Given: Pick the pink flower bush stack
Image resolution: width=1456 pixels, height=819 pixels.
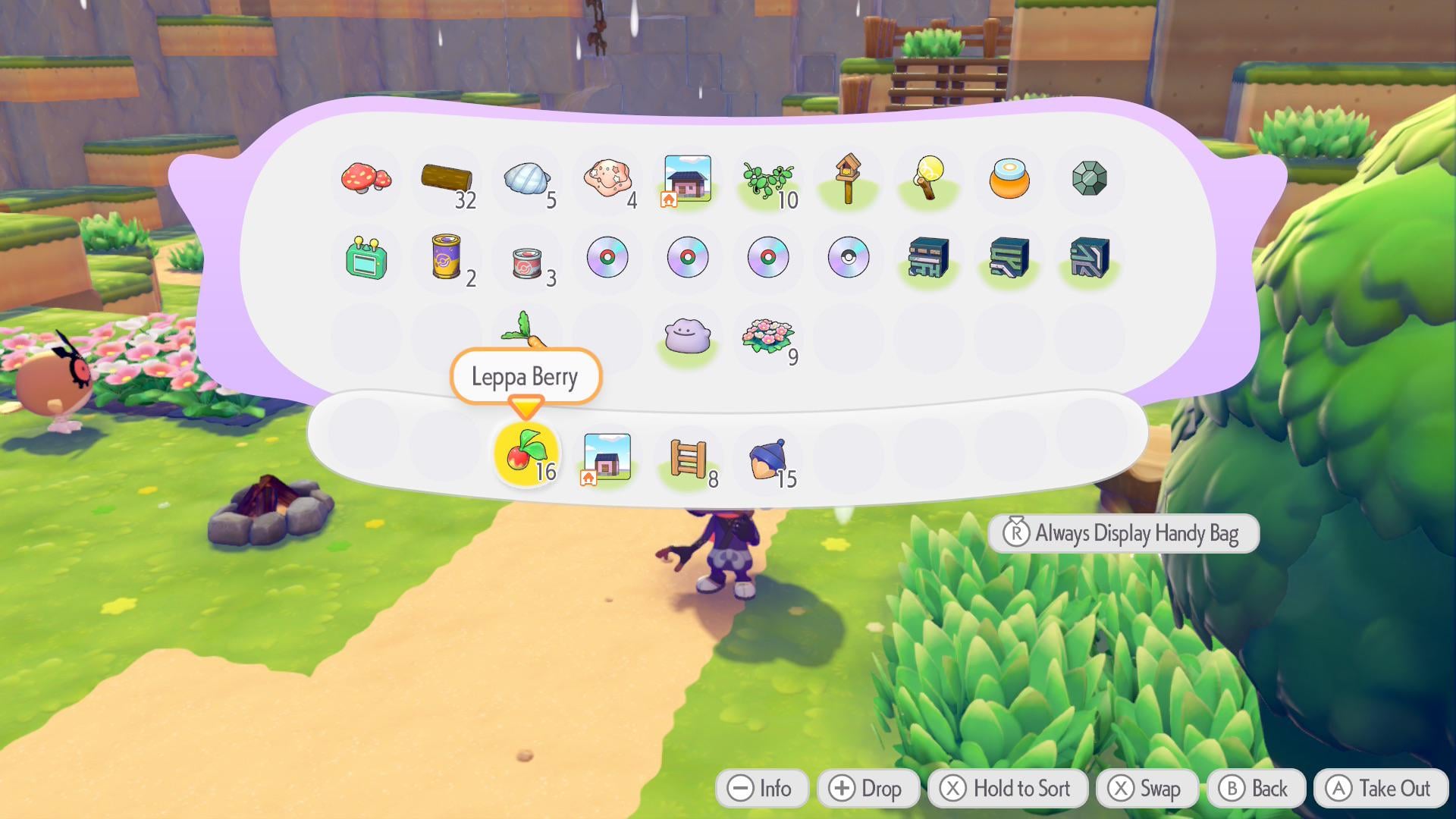Looking at the screenshot, I should pyautogui.click(x=767, y=337).
